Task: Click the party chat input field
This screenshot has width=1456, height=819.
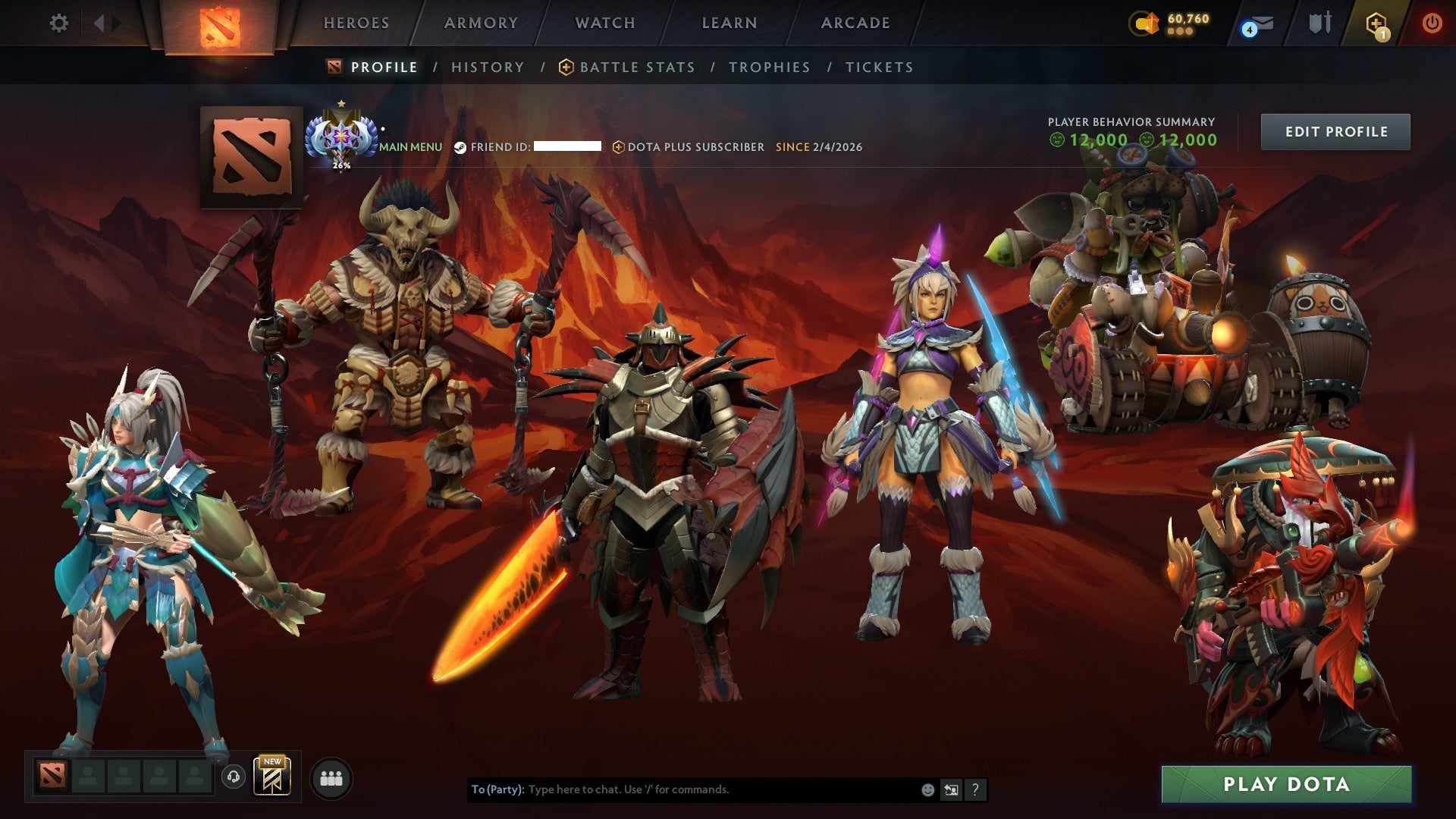Action: pos(682,789)
